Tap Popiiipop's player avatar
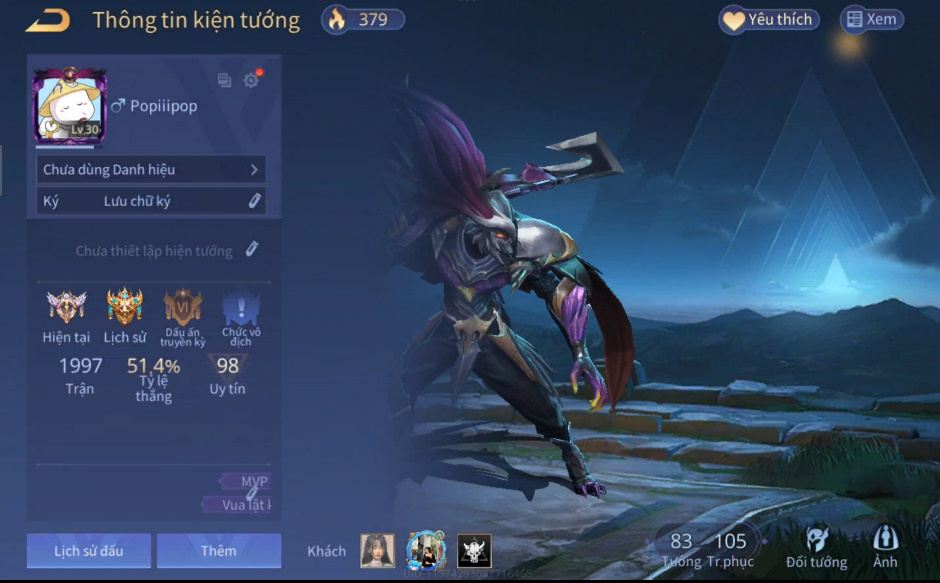The width and height of the screenshot is (940, 583). (x=69, y=105)
